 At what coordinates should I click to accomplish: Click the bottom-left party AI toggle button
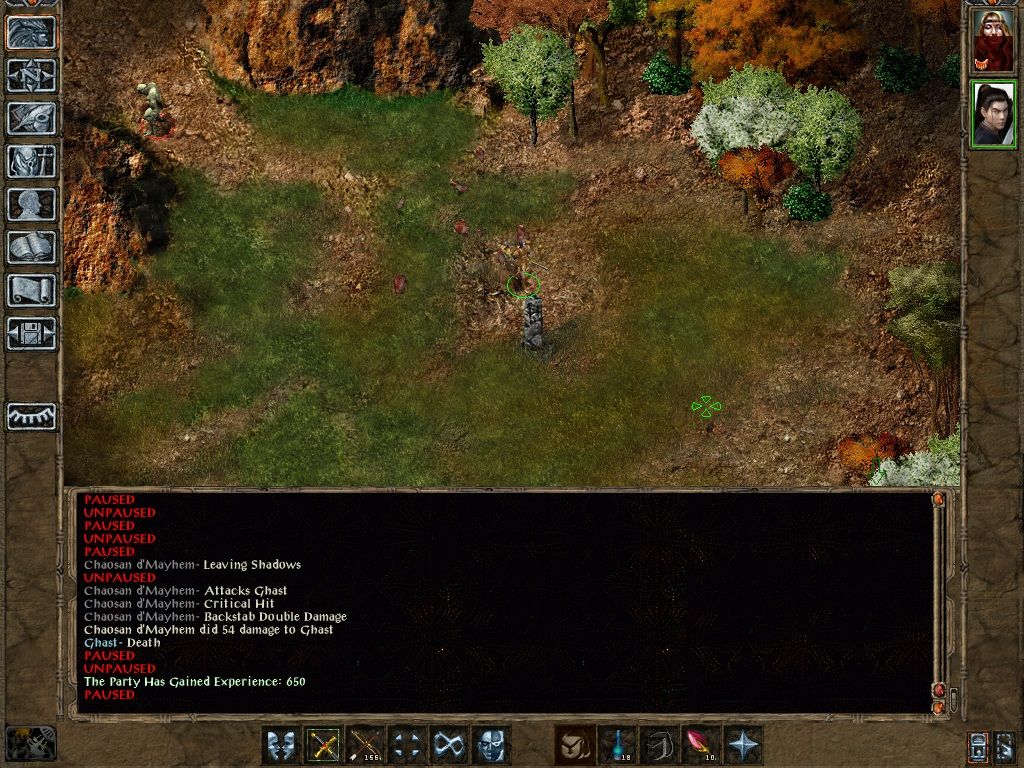click(x=30, y=744)
